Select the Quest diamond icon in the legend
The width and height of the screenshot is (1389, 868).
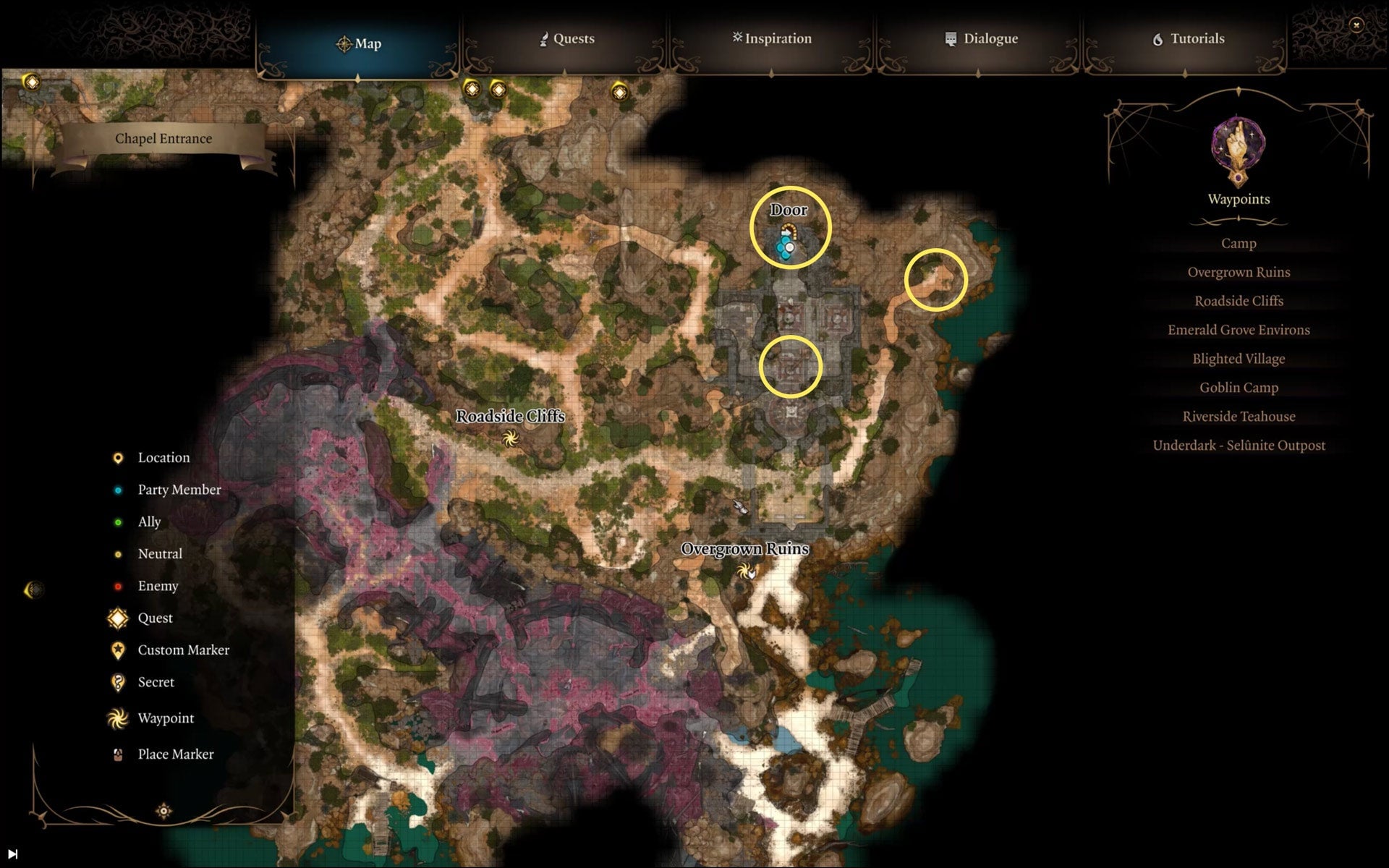pyautogui.click(x=116, y=618)
